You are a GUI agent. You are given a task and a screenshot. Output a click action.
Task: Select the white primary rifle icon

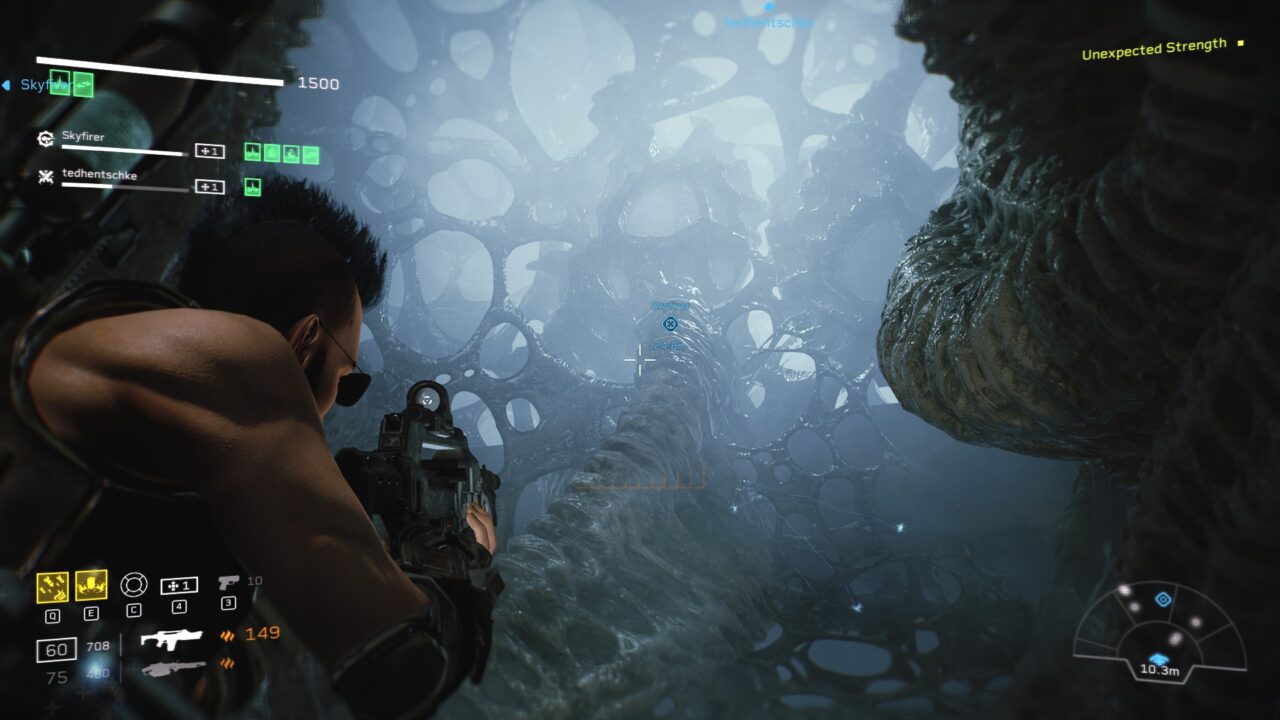(x=171, y=639)
